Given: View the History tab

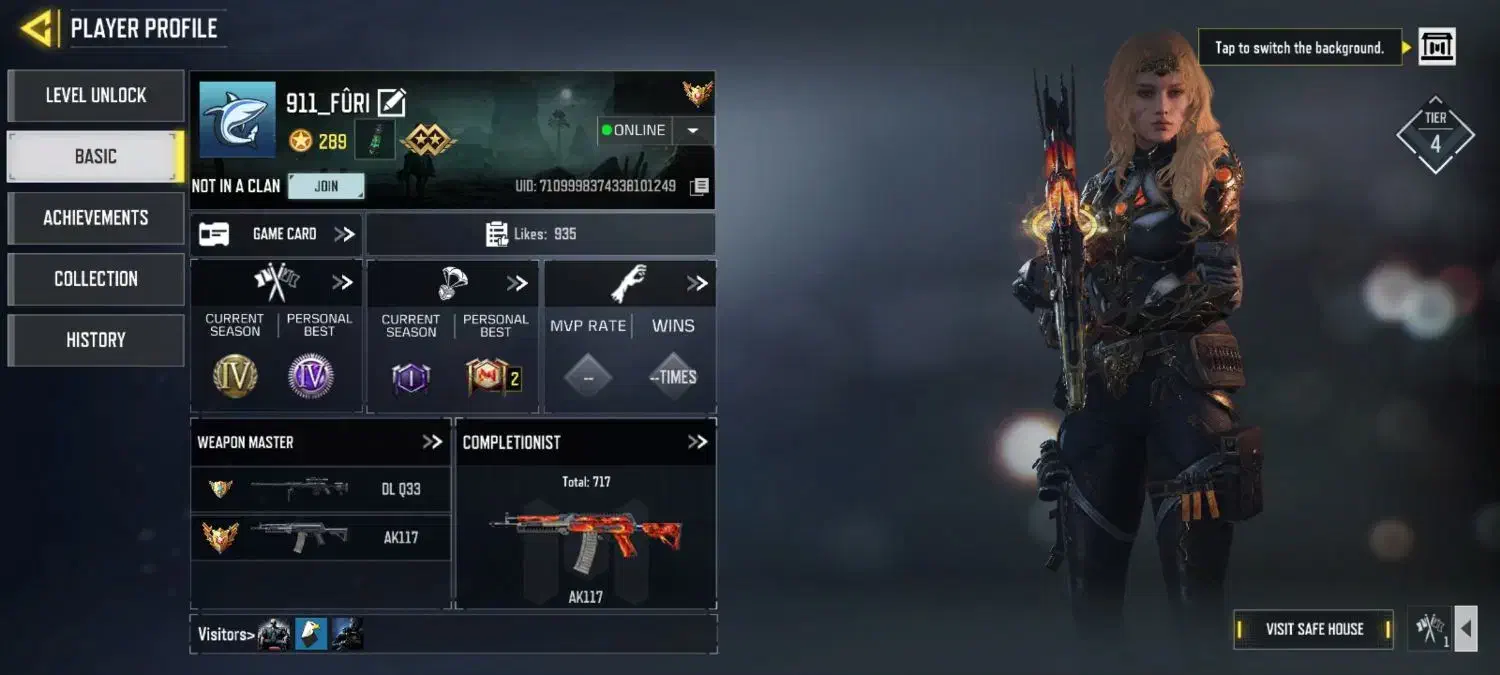Looking at the screenshot, I should [x=96, y=340].
